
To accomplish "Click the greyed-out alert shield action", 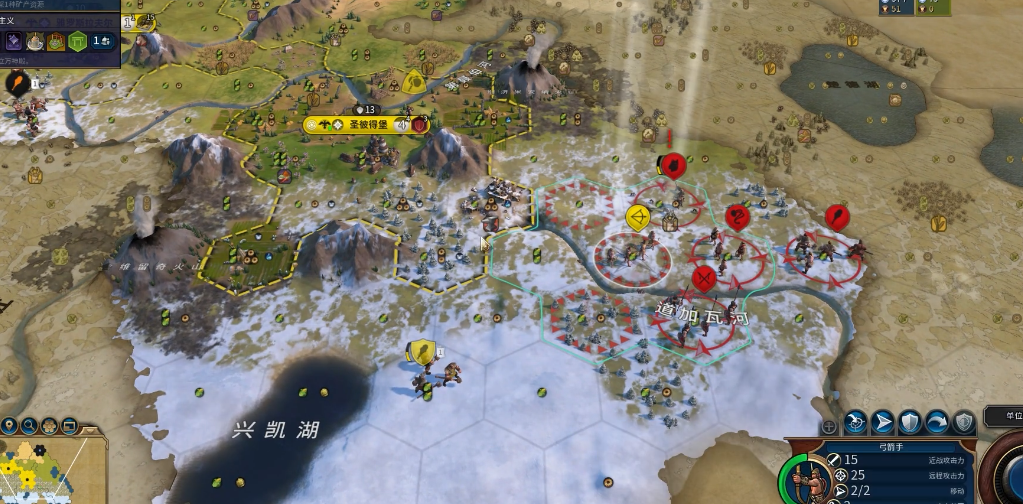I will point(964,422).
